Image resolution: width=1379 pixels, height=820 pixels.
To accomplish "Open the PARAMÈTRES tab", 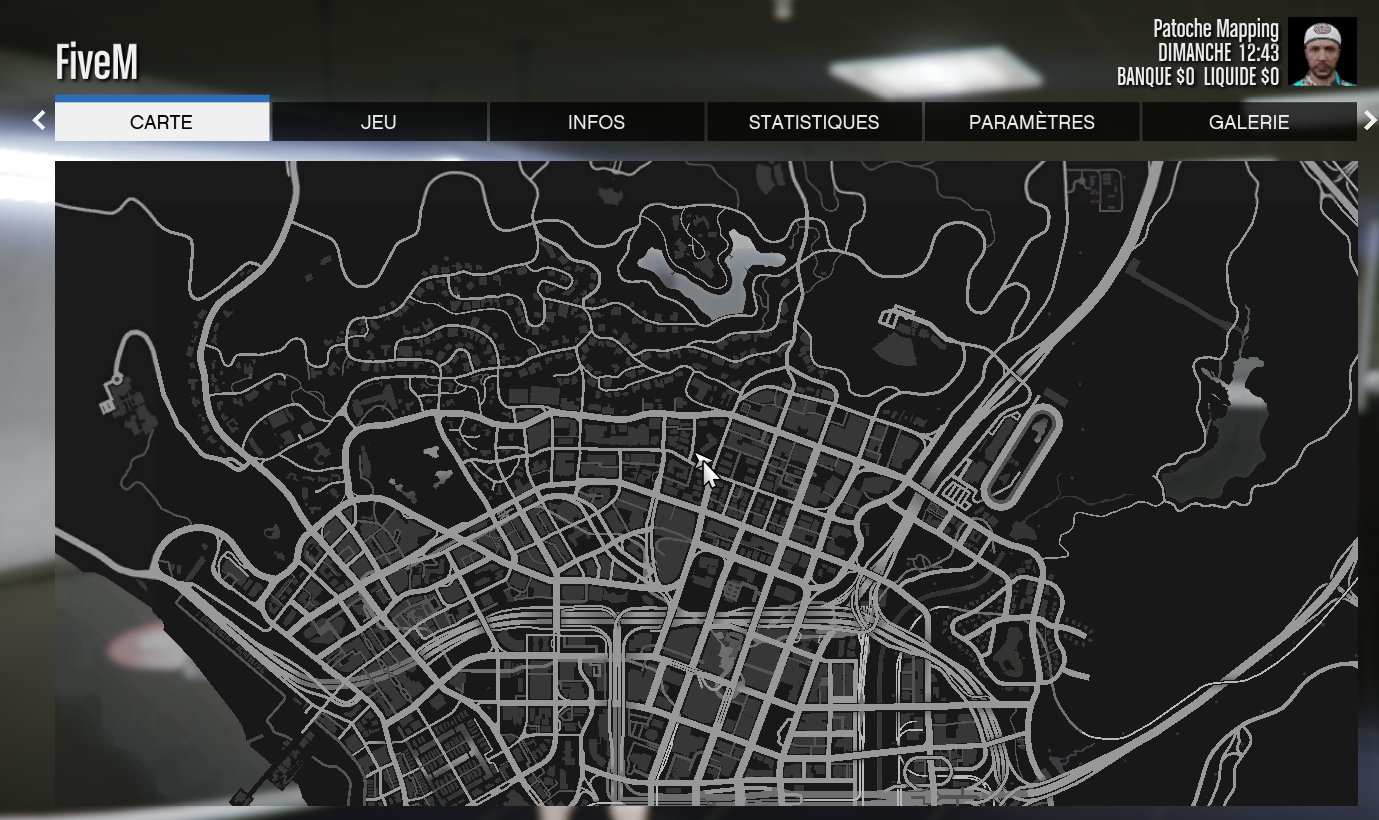I will pos(1031,122).
